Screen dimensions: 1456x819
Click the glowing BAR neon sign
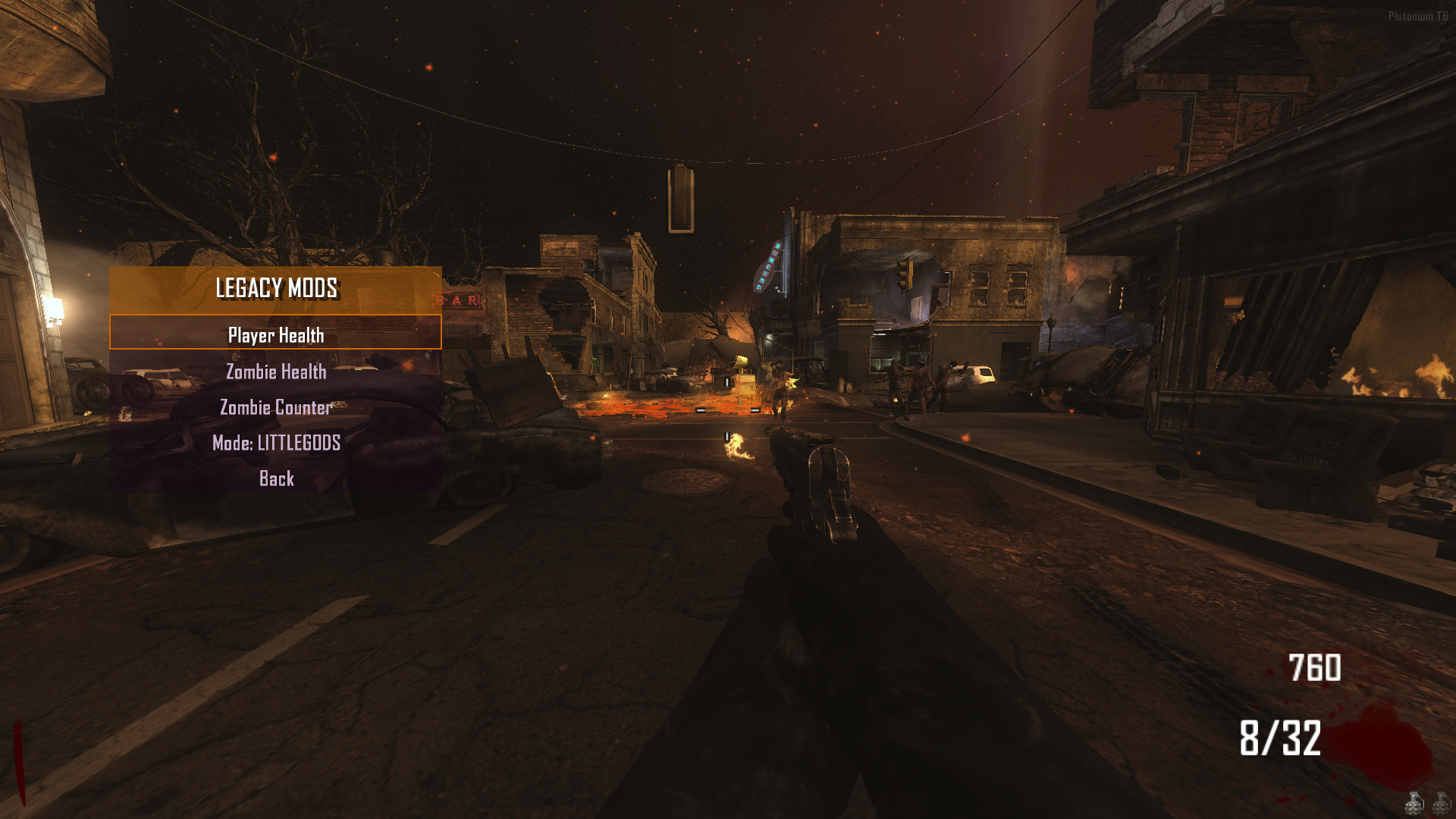(456, 300)
